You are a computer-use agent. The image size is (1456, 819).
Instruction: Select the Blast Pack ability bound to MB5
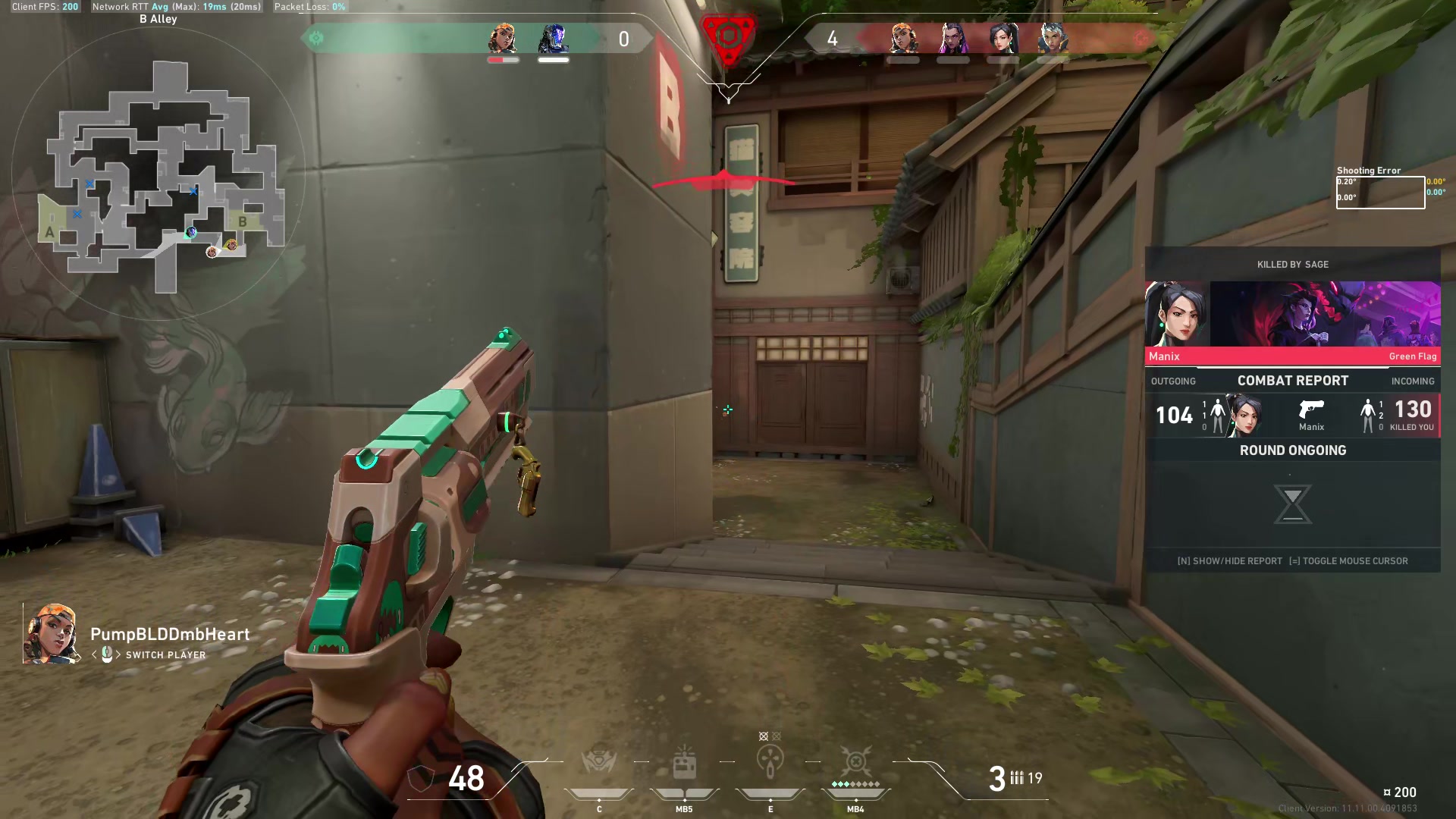(683, 766)
